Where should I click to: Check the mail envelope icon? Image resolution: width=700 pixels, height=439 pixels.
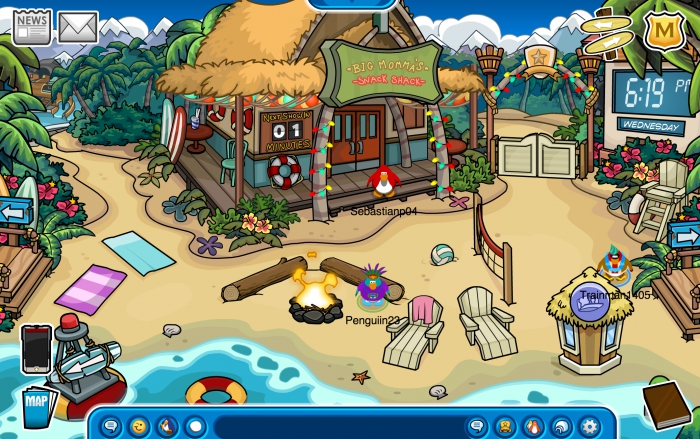pyautogui.click(x=78, y=27)
